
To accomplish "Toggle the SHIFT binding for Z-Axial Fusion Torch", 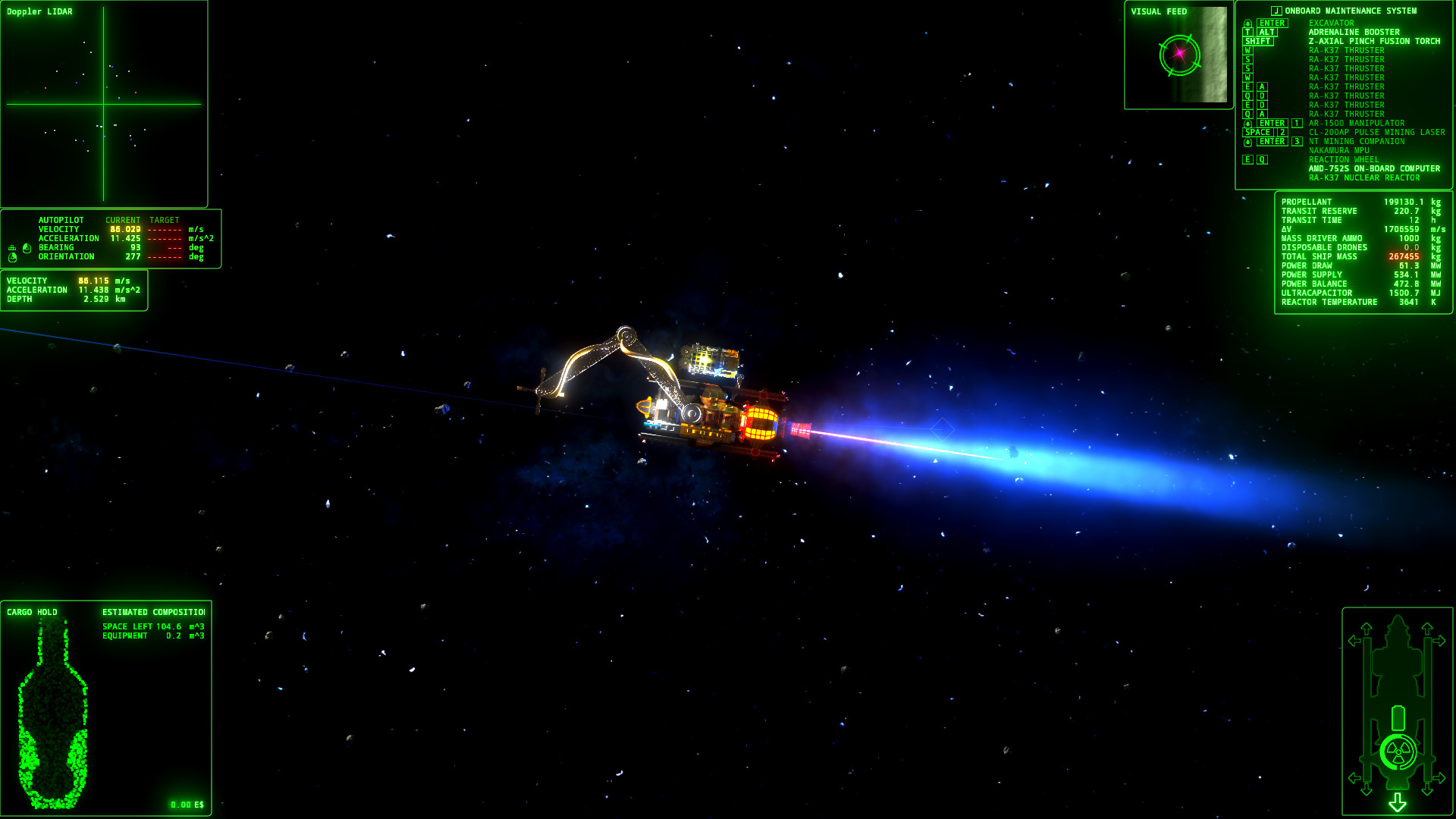I will pos(1259,41).
